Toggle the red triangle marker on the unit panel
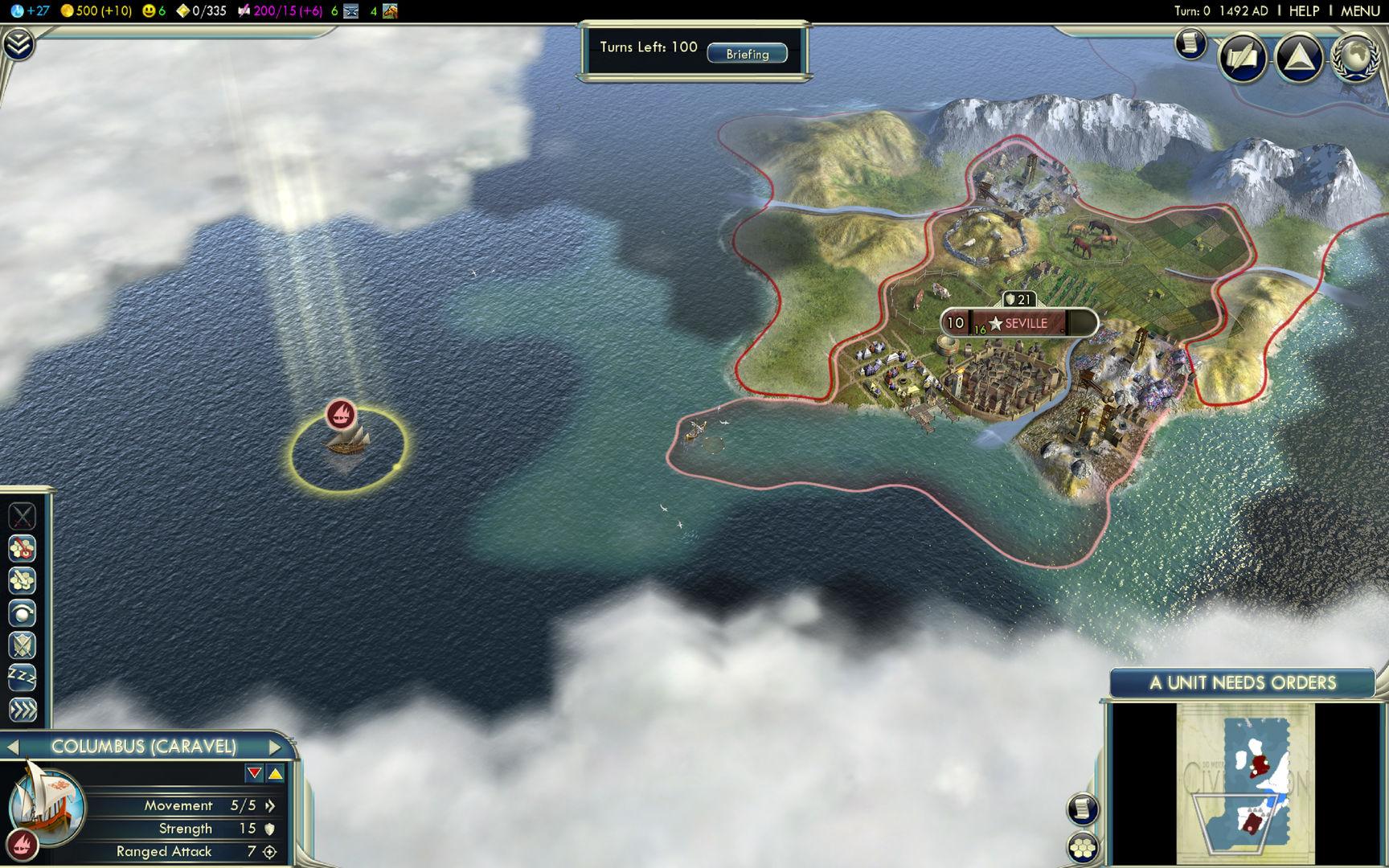The height and width of the screenshot is (868, 1389). point(254,772)
